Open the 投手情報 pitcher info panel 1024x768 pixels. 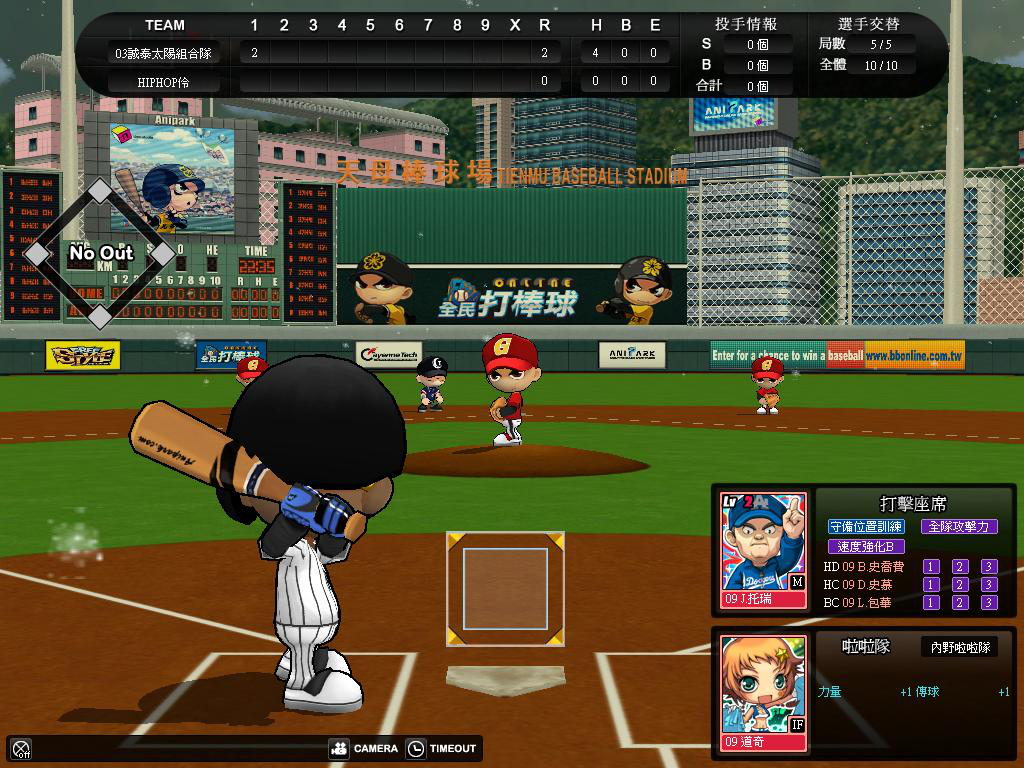[x=746, y=24]
